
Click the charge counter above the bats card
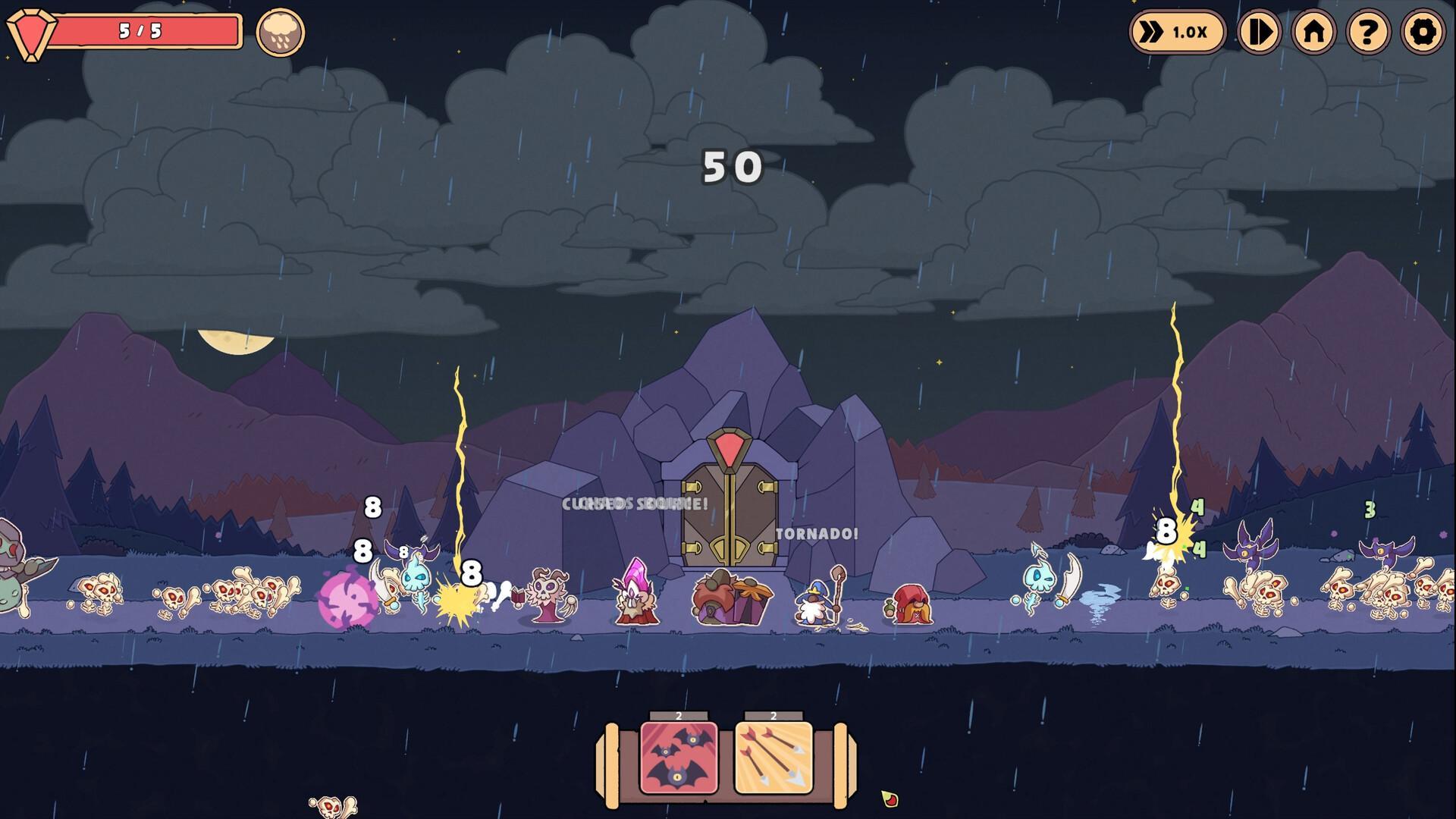click(677, 714)
